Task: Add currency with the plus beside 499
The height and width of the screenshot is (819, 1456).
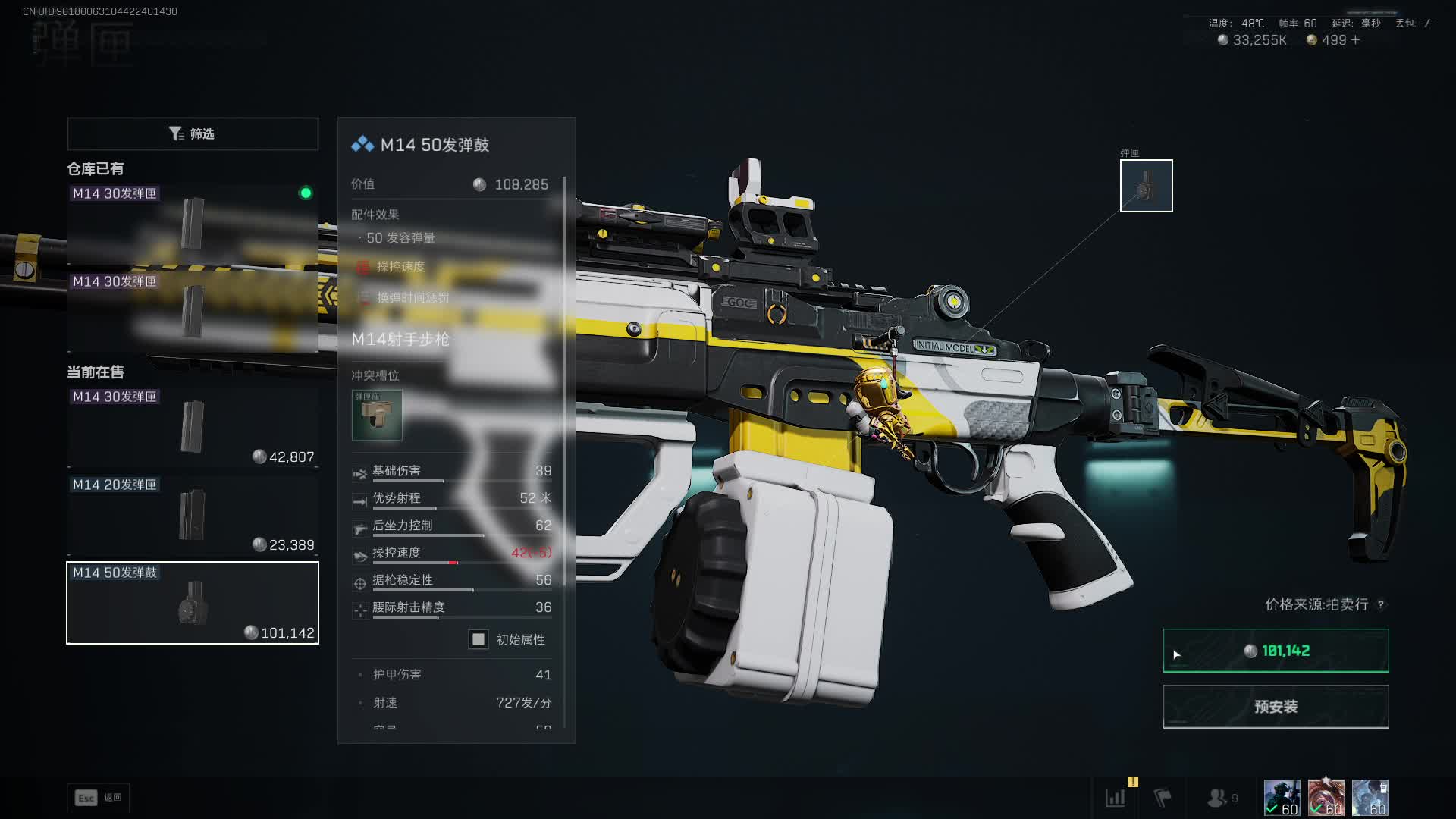Action: tap(1356, 40)
